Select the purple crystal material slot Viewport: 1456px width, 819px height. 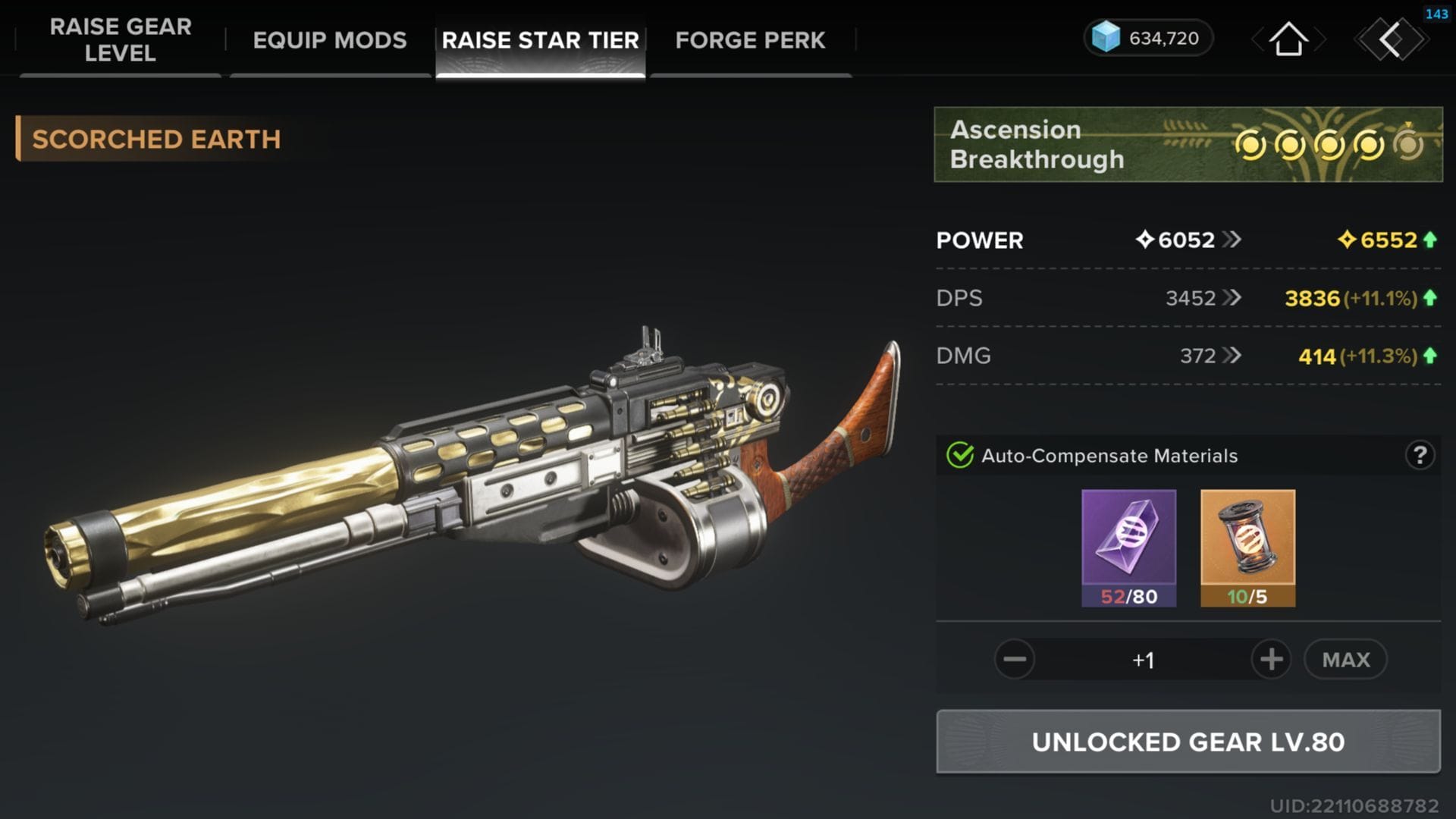[1128, 548]
